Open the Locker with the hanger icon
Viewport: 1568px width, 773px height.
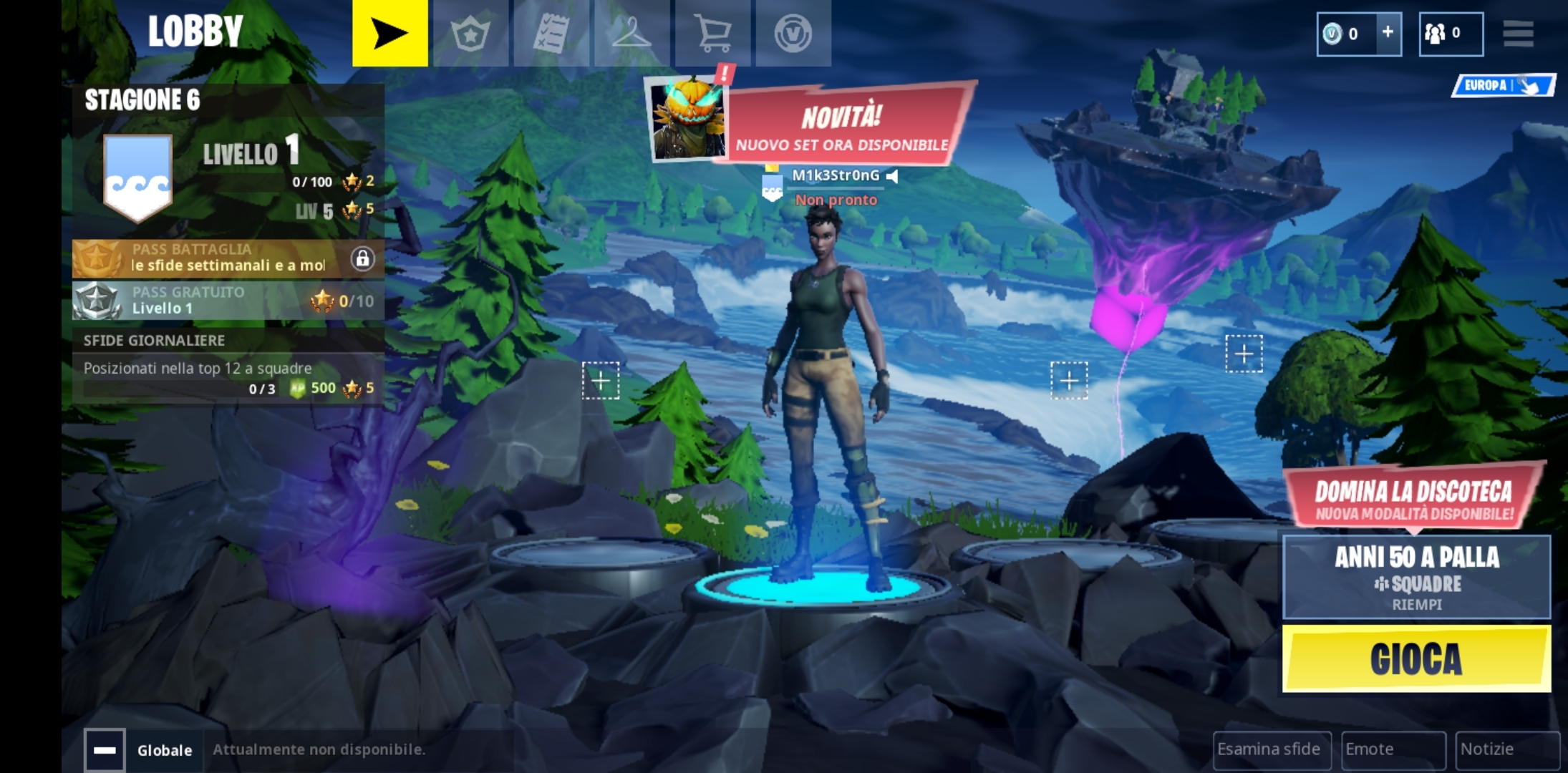tap(633, 32)
